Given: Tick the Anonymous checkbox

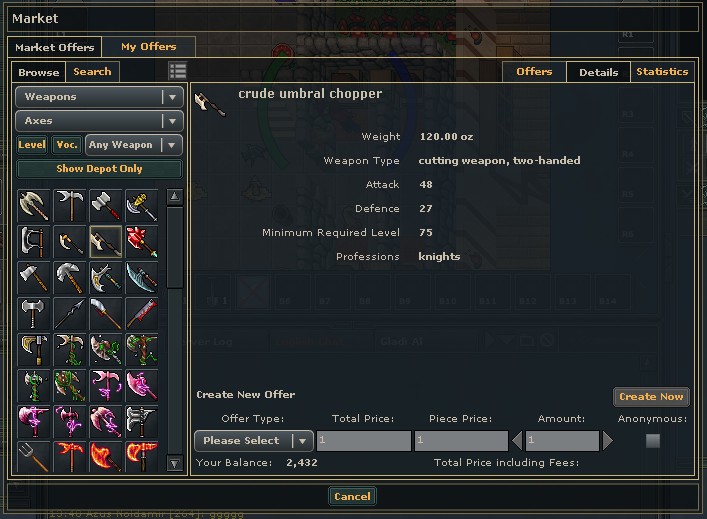Looking at the screenshot, I should [653, 441].
